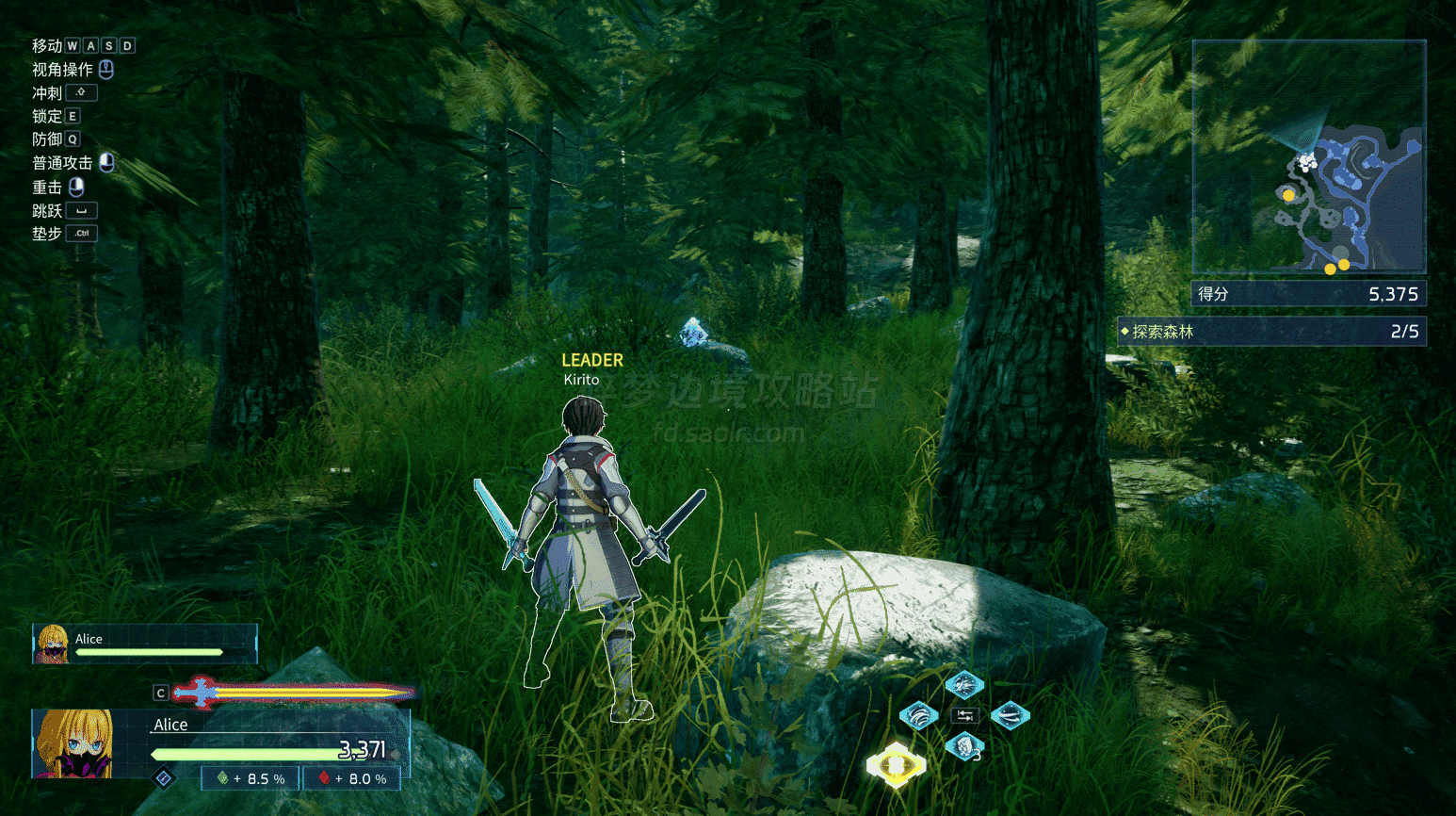Click the skill palette swap arrows icon

click(x=964, y=716)
